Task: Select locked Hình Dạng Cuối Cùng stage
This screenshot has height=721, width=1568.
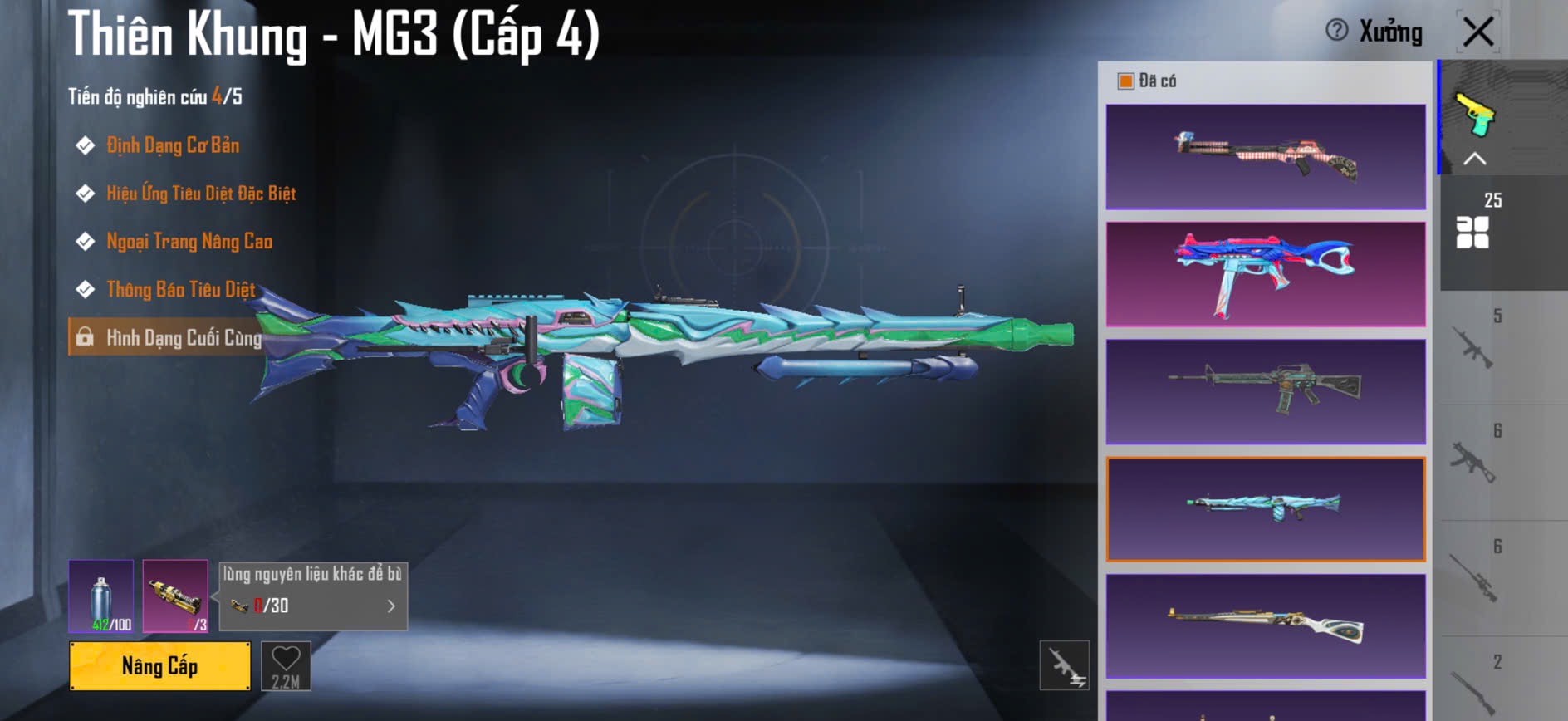Action: pos(183,338)
